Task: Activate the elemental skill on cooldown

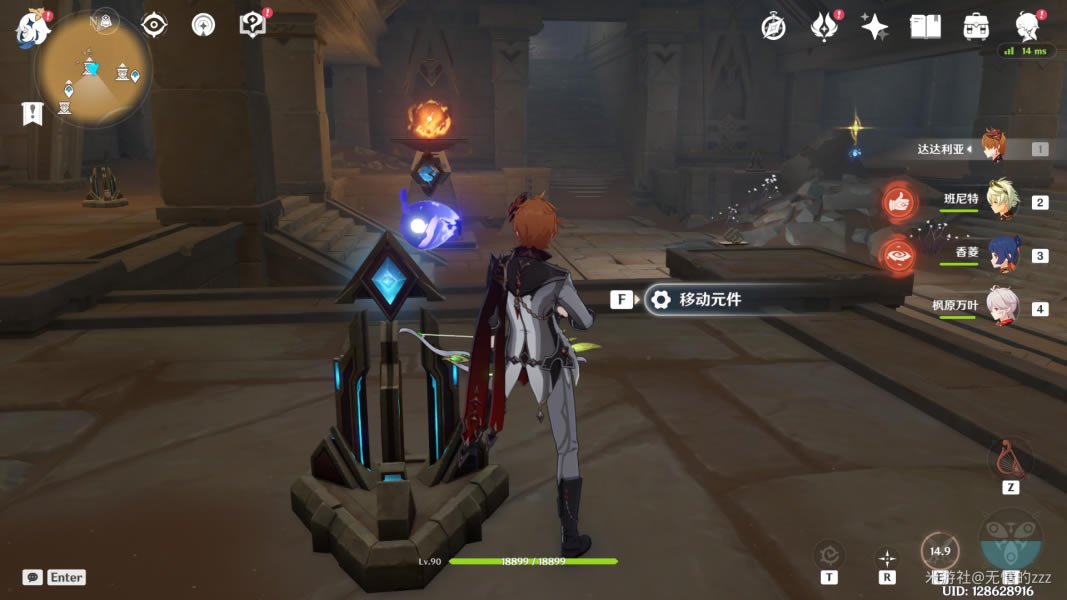Action: pos(940,551)
